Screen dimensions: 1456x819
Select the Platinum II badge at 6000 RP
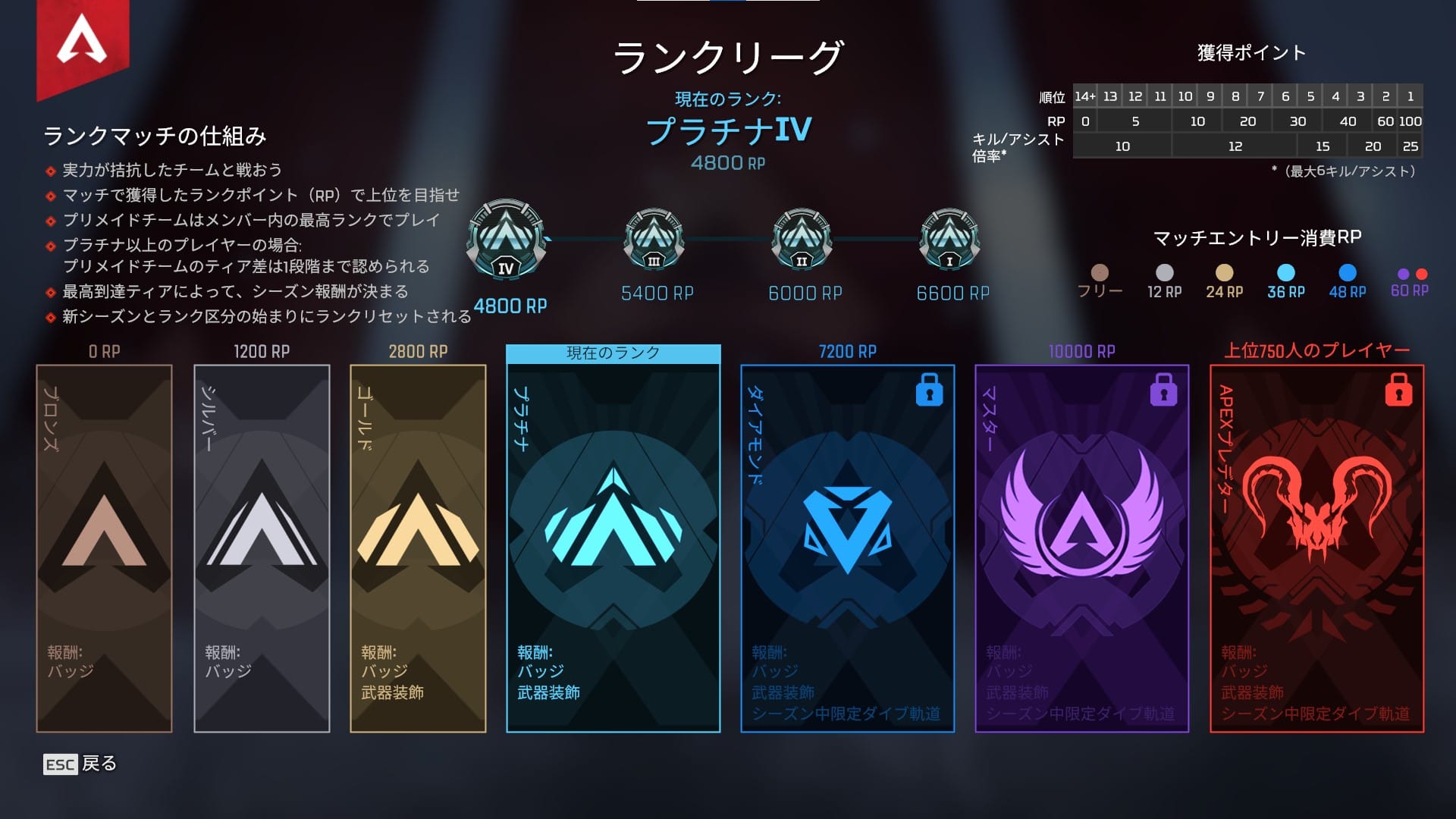point(800,241)
